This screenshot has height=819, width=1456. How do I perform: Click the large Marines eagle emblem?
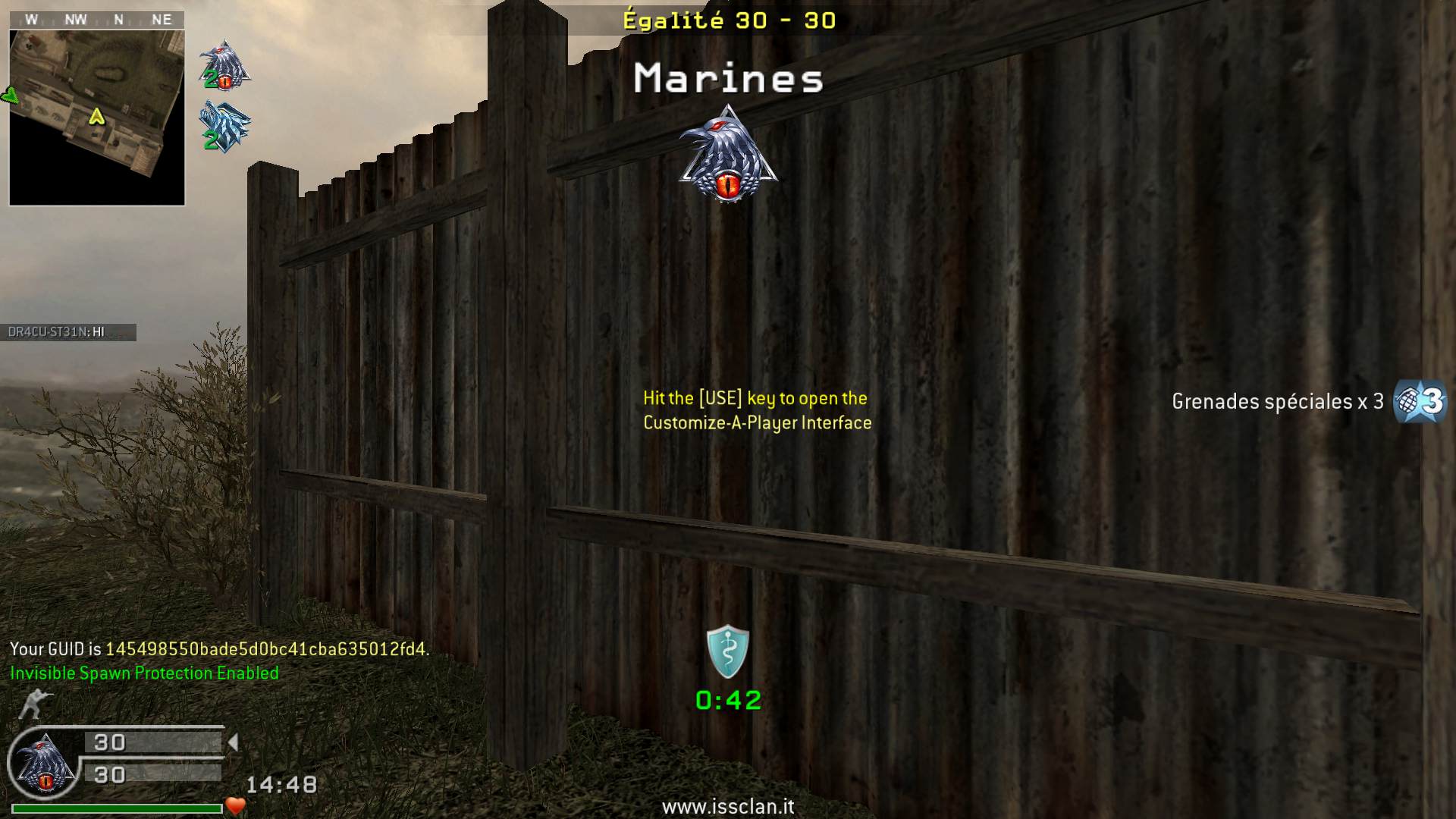728,155
